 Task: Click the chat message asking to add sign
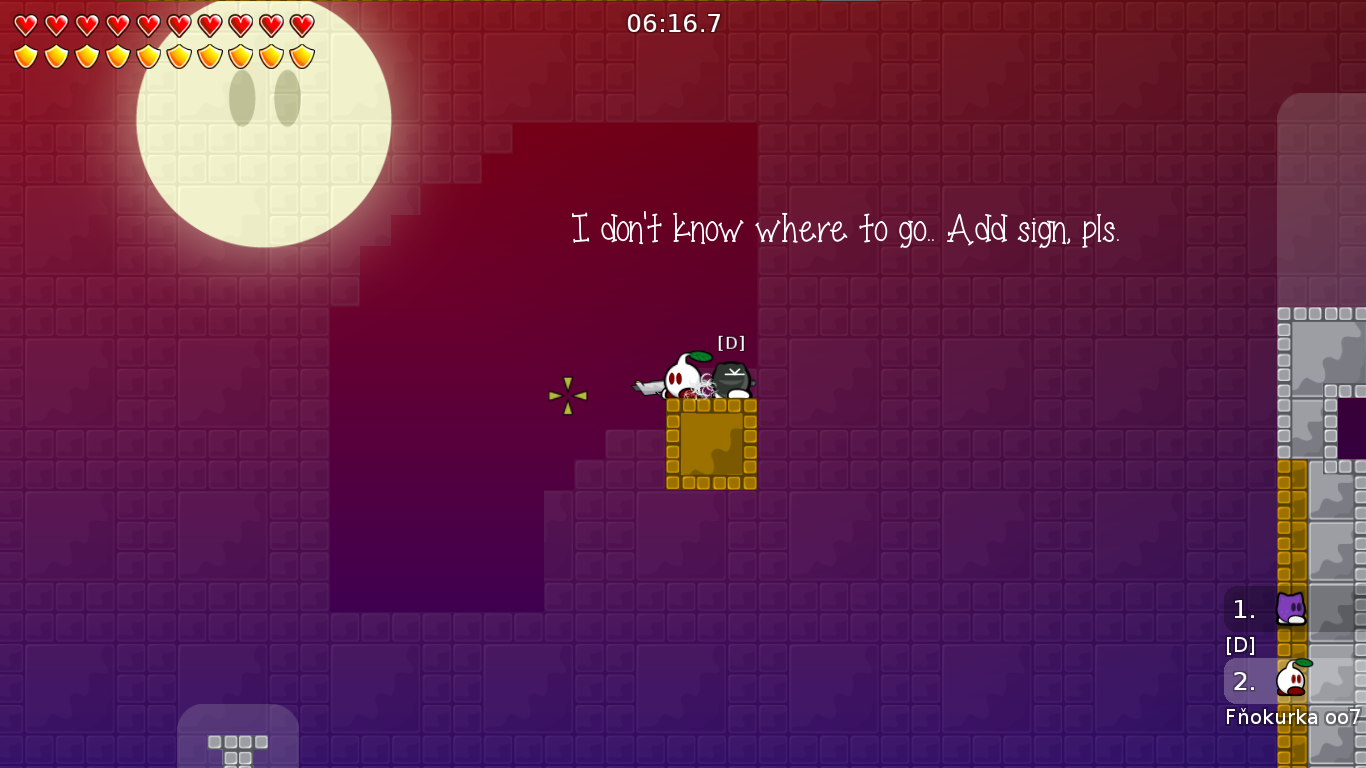(x=845, y=230)
